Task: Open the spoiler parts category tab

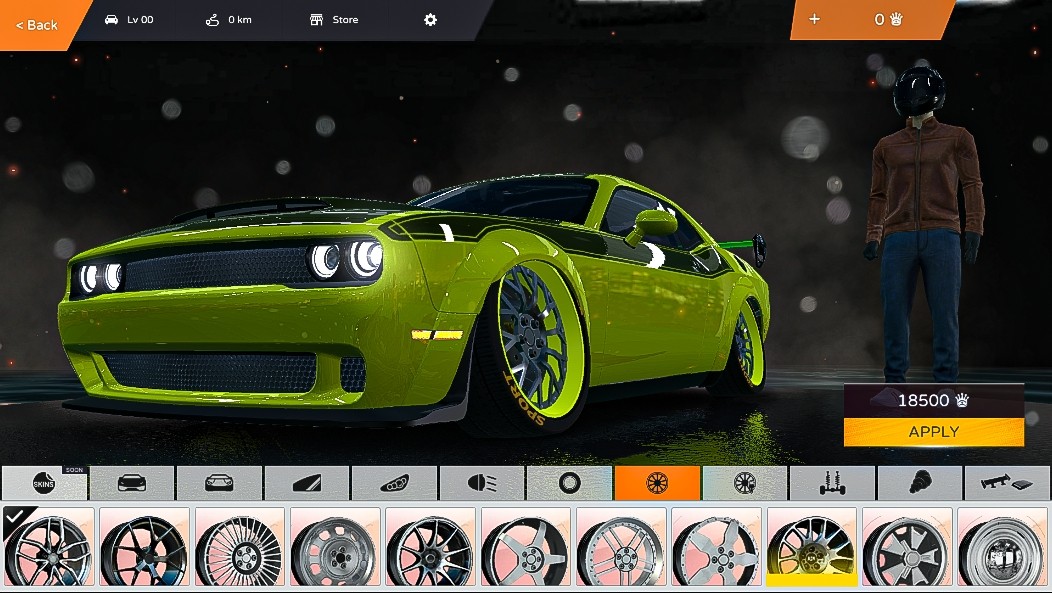Action: (1007, 483)
